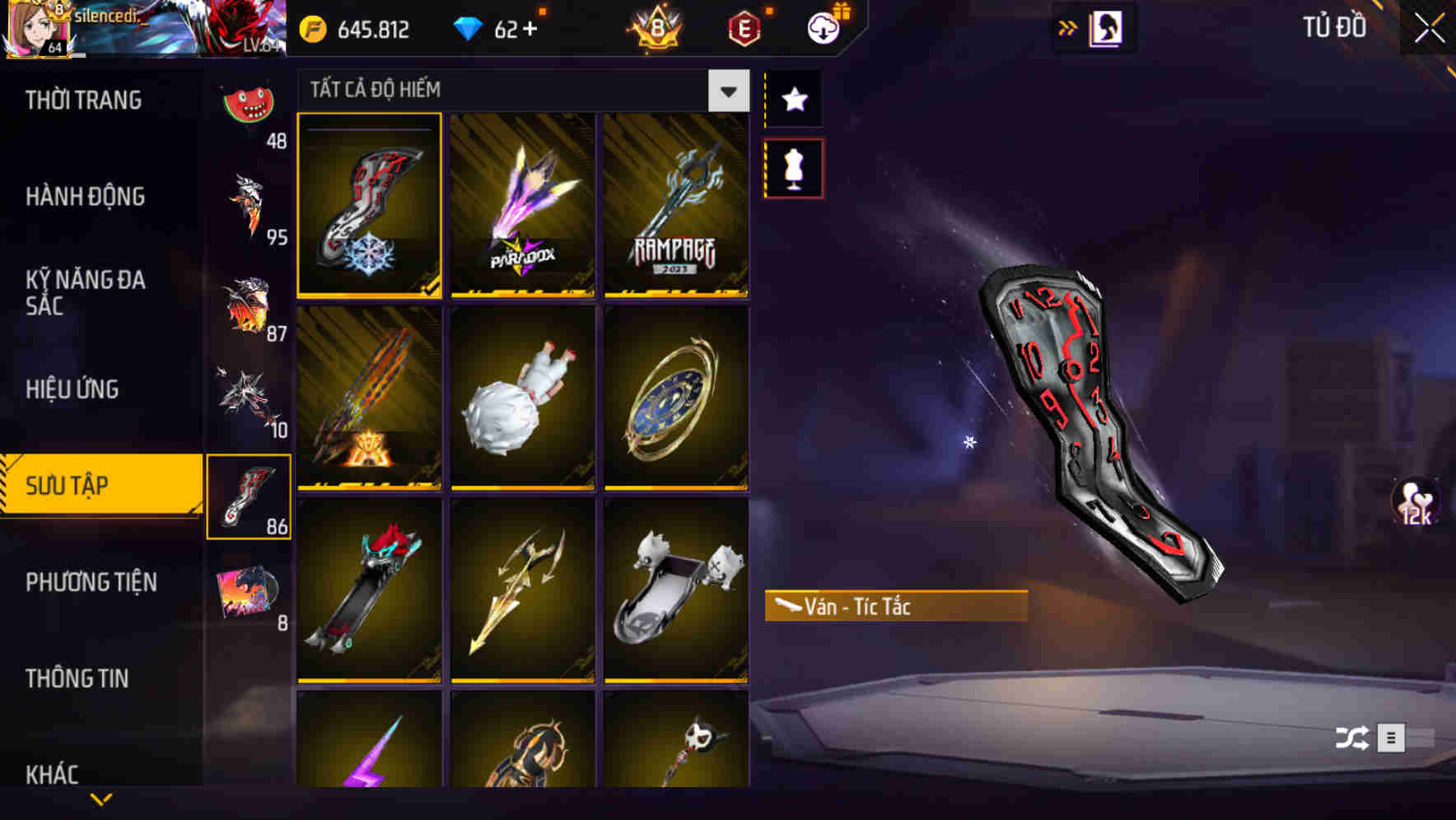Collapse the panel with the double-chevron arrow
1456x820 pixels.
pyautogui.click(x=1067, y=27)
